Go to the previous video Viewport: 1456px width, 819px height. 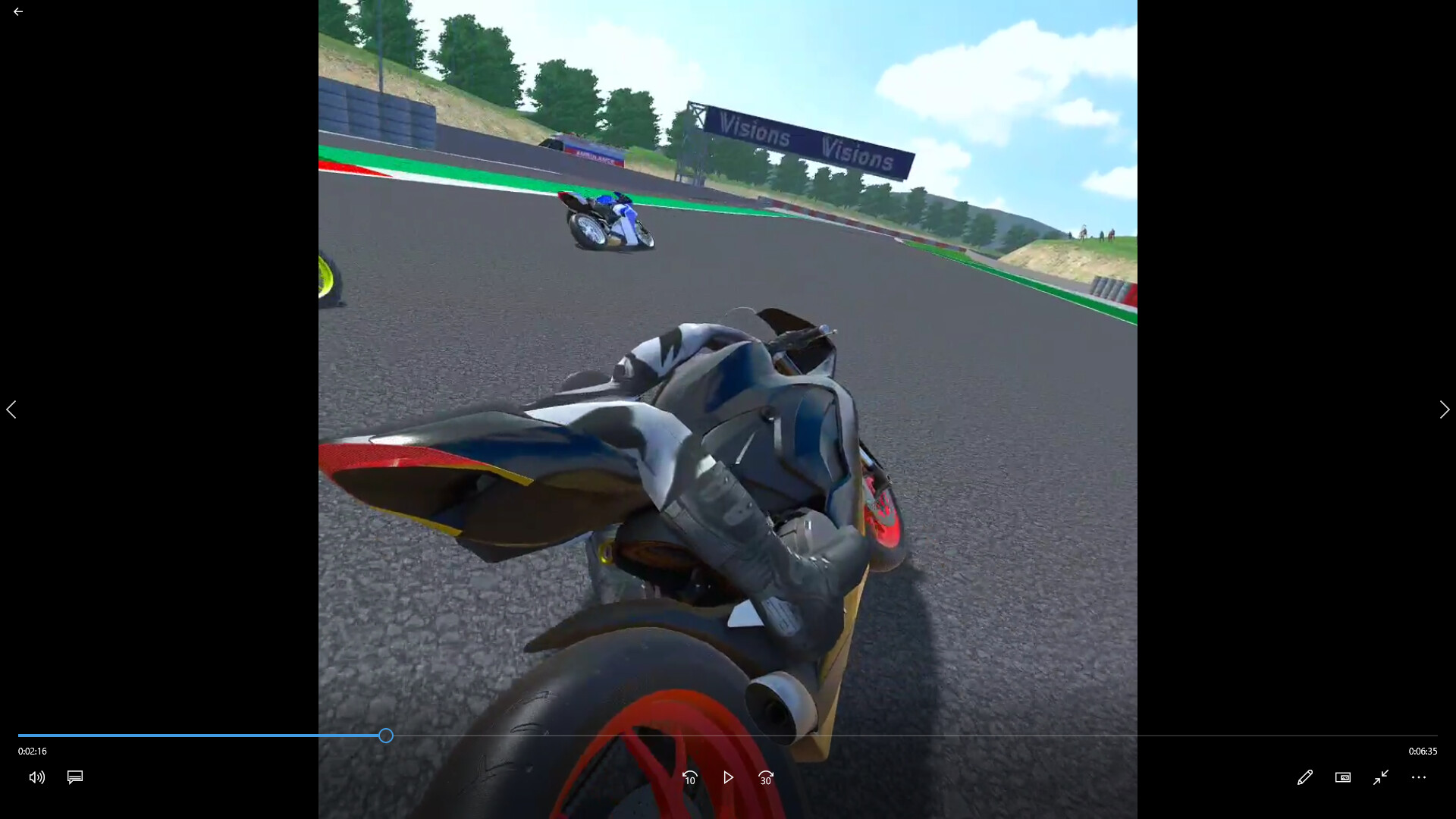tap(11, 409)
